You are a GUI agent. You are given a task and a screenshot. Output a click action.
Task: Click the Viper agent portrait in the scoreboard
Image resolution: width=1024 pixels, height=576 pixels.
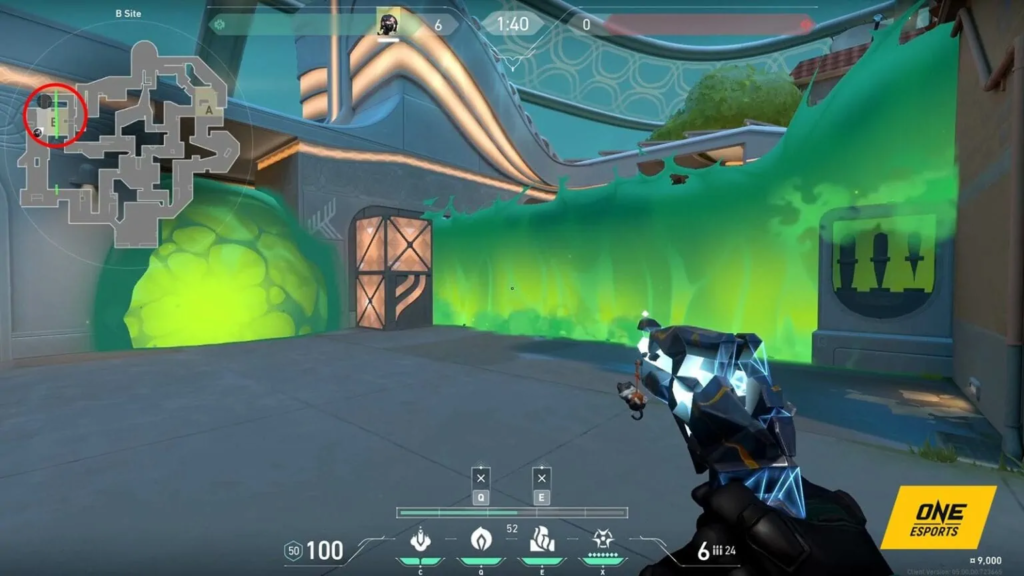point(388,24)
